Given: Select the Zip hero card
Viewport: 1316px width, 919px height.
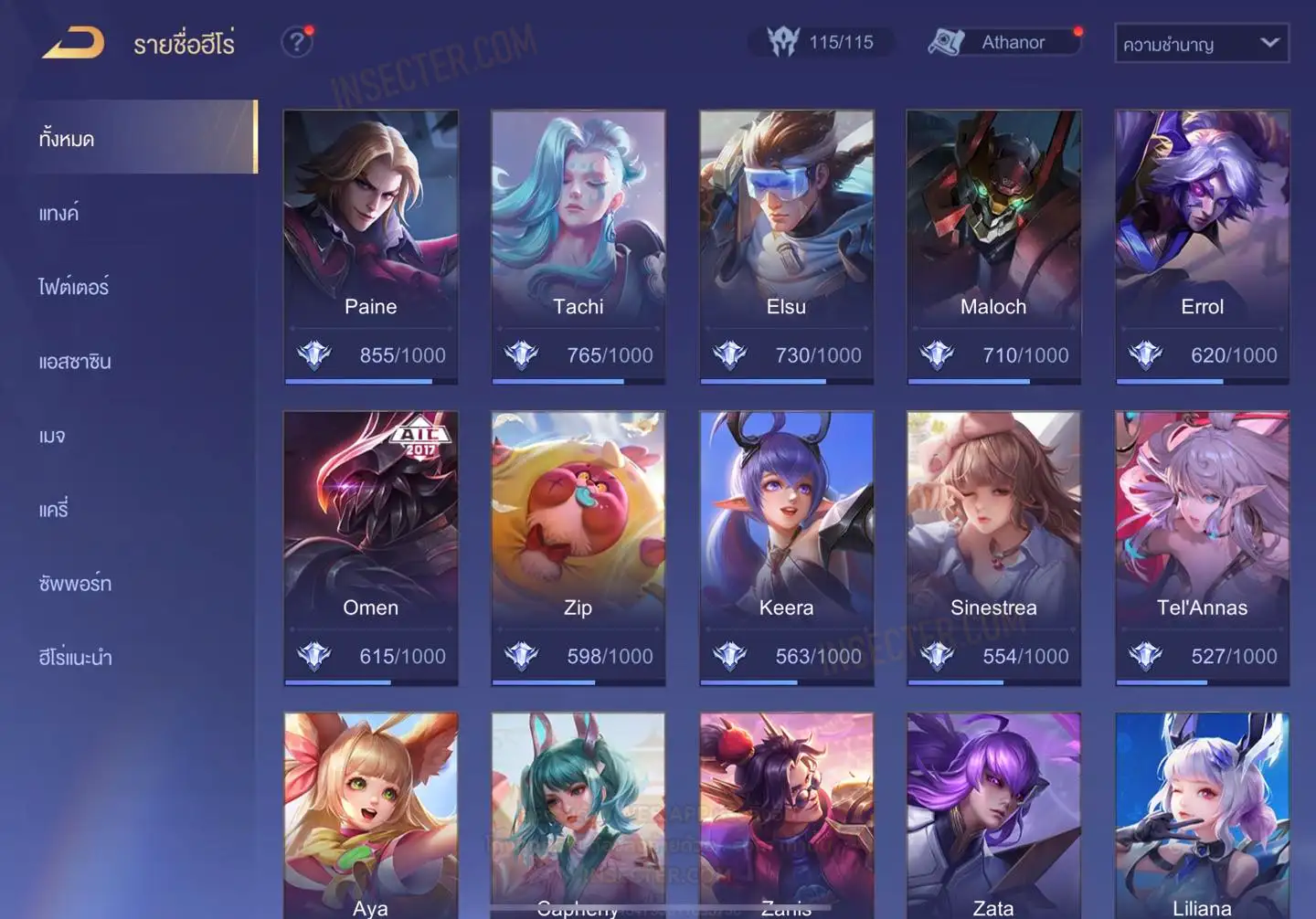Looking at the screenshot, I should click(578, 548).
